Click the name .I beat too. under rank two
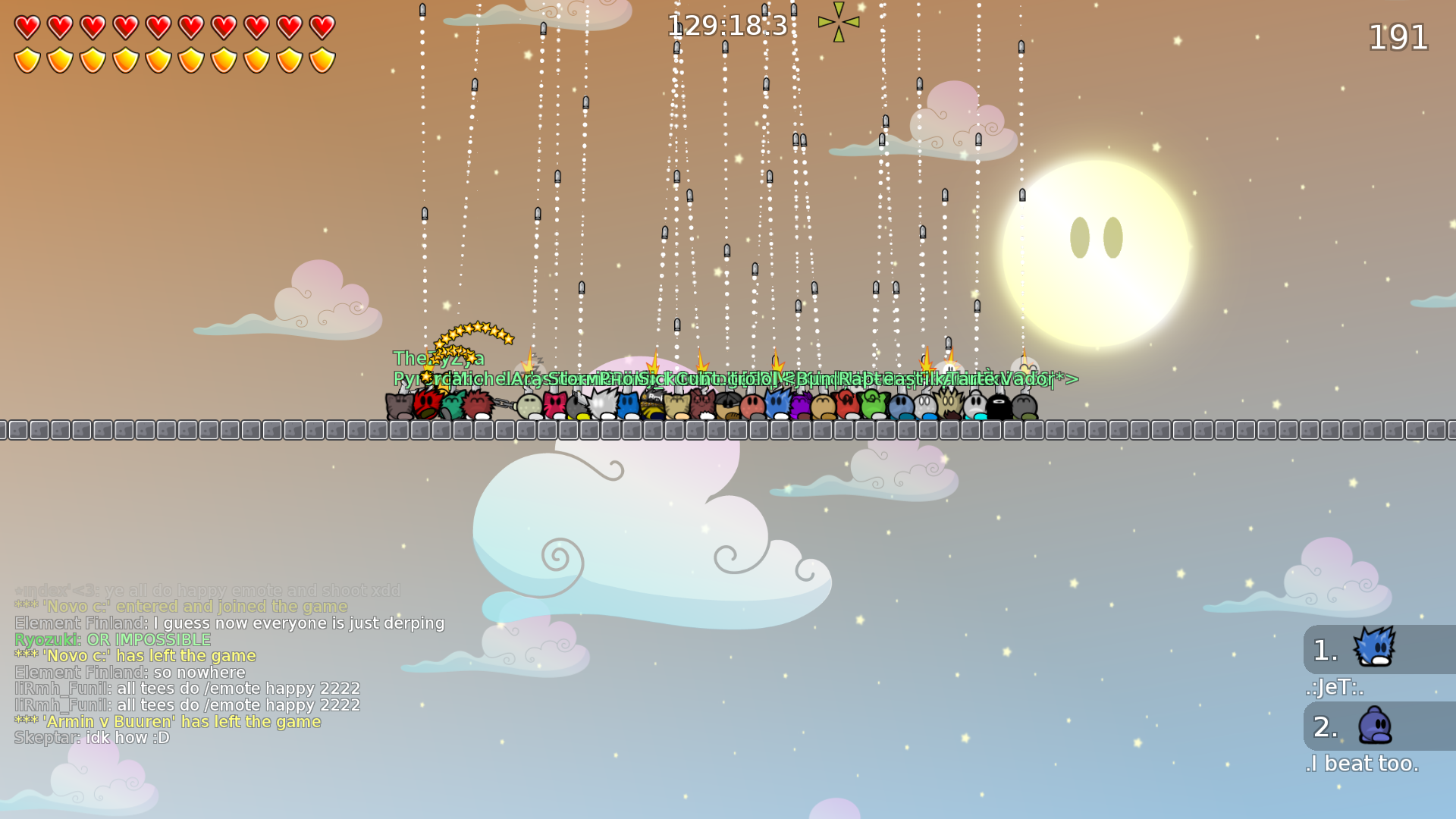This screenshot has height=819, width=1456. (x=1363, y=764)
